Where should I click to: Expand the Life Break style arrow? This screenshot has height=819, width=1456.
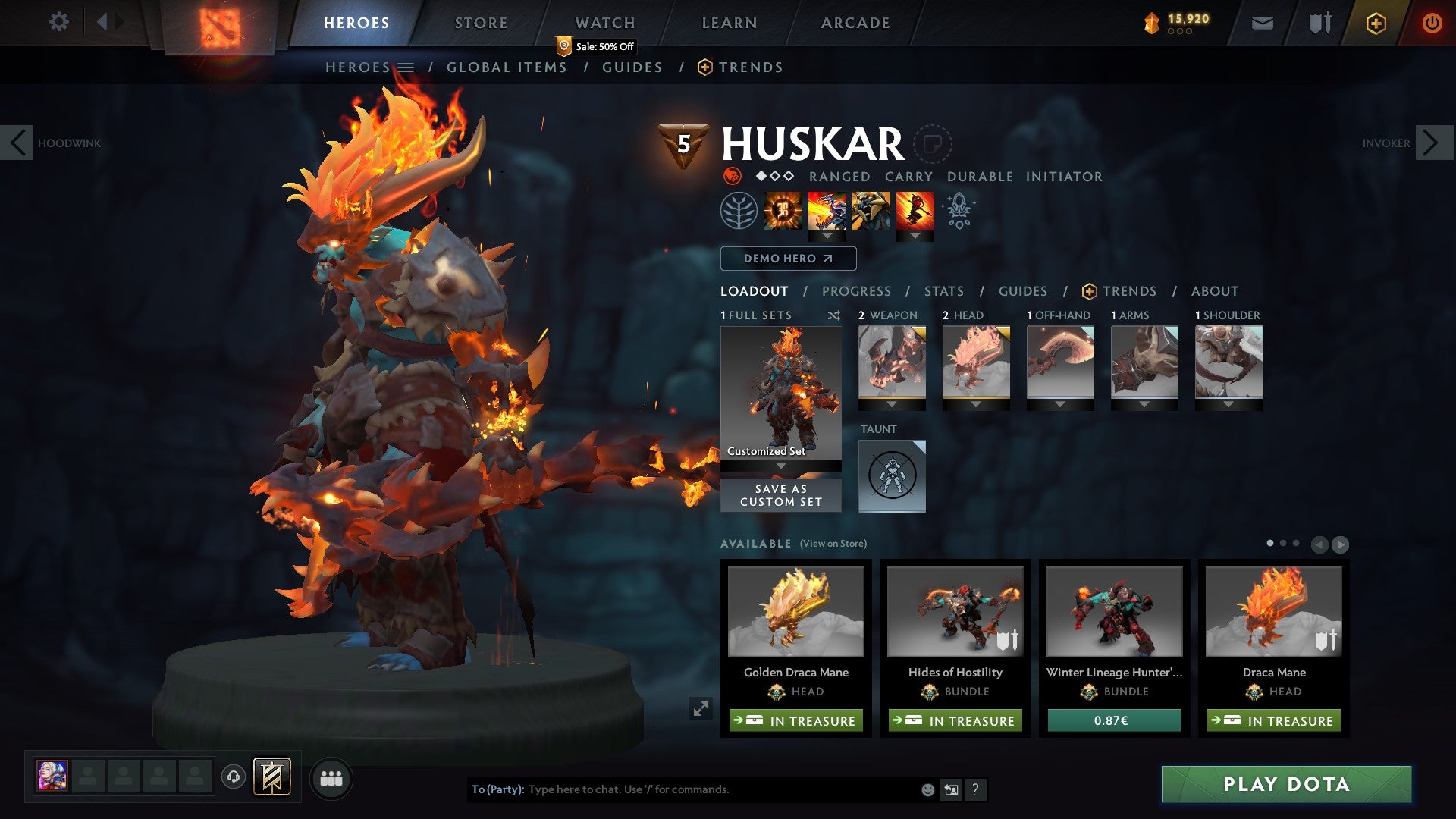tap(917, 236)
